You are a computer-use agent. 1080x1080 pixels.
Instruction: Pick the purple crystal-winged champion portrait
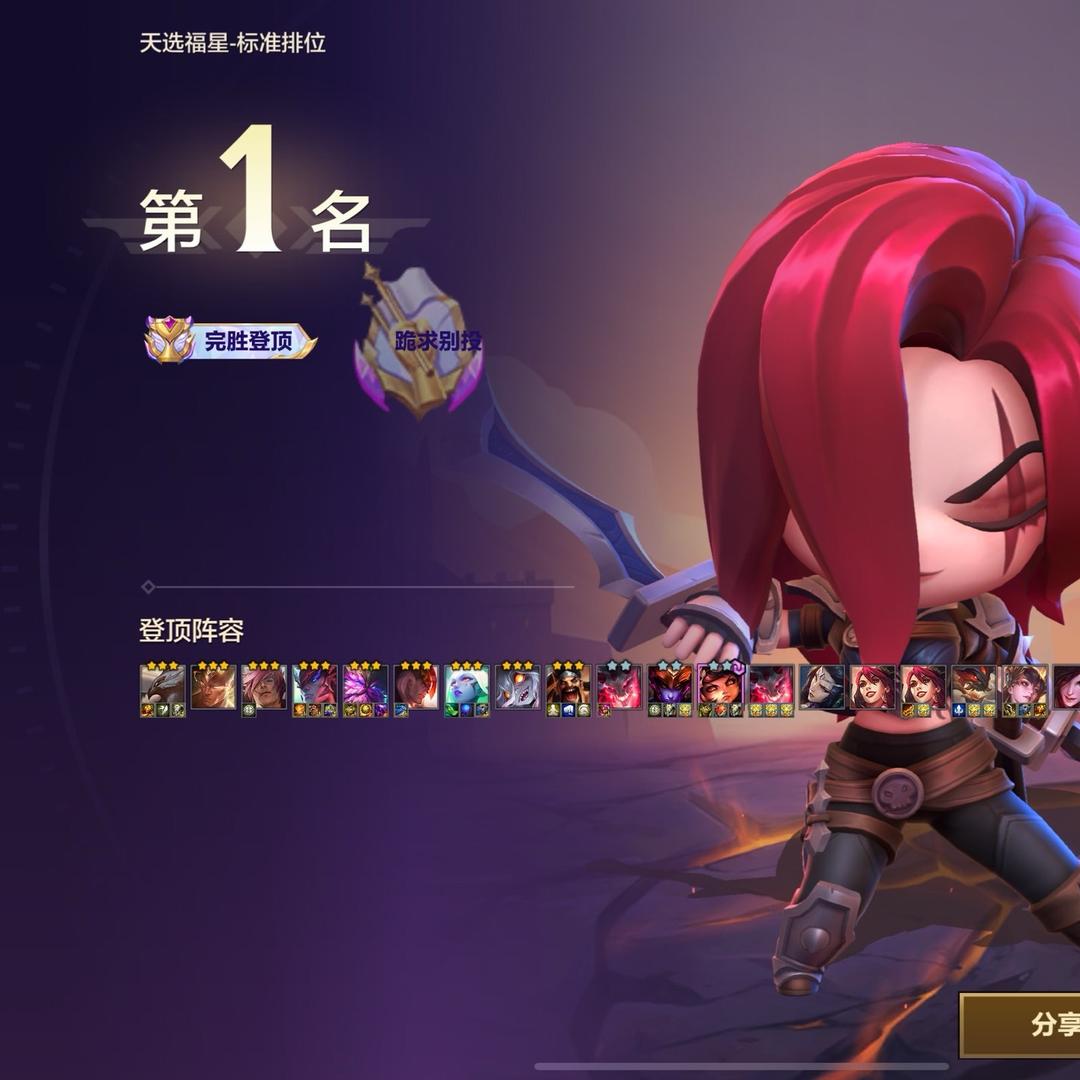[x=365, y=686]
